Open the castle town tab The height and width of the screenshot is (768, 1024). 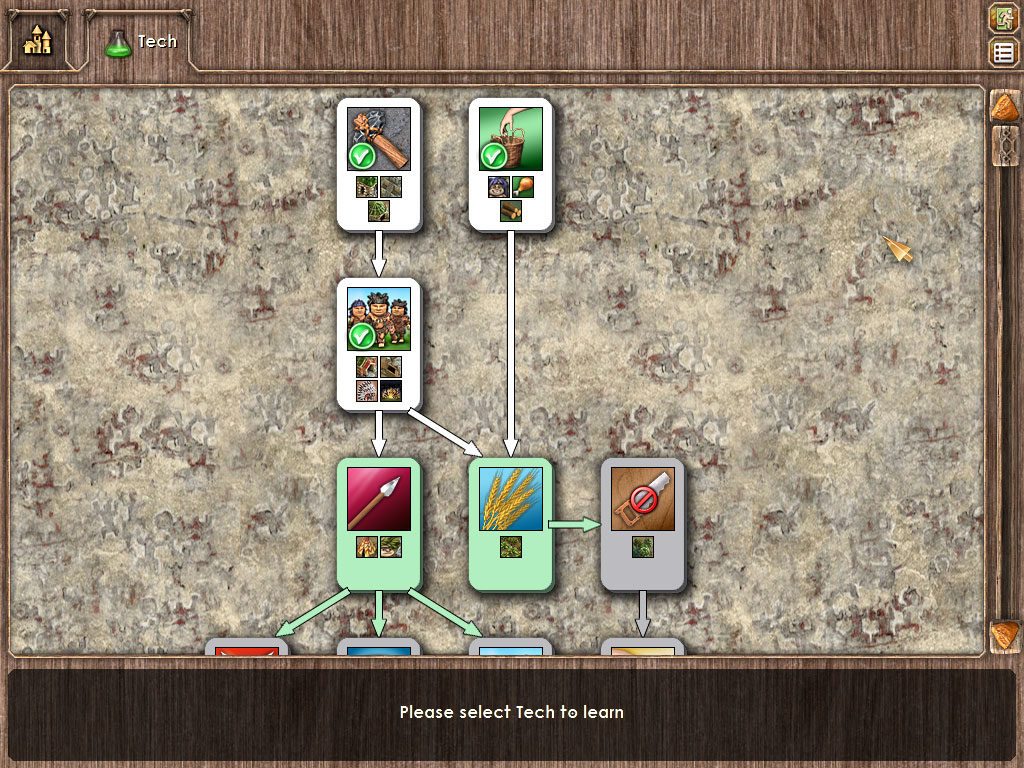(x=38, y=40)
